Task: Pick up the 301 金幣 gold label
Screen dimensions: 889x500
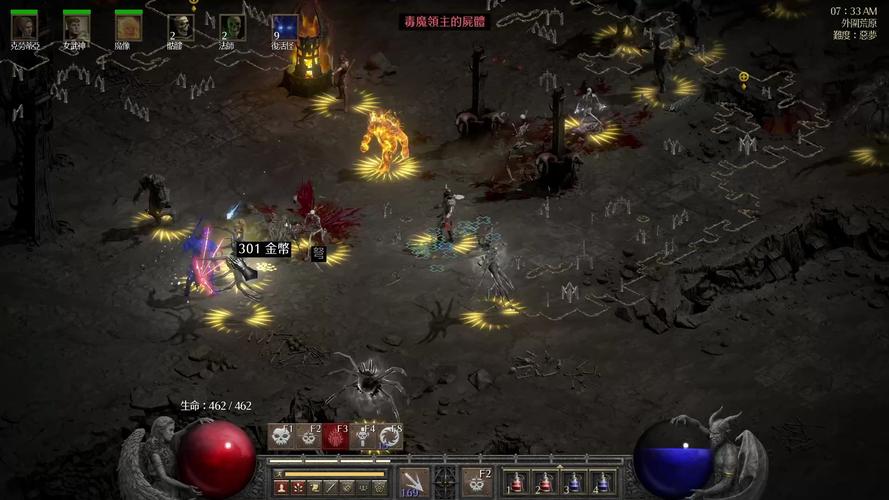Action: [x=262, y=248]
